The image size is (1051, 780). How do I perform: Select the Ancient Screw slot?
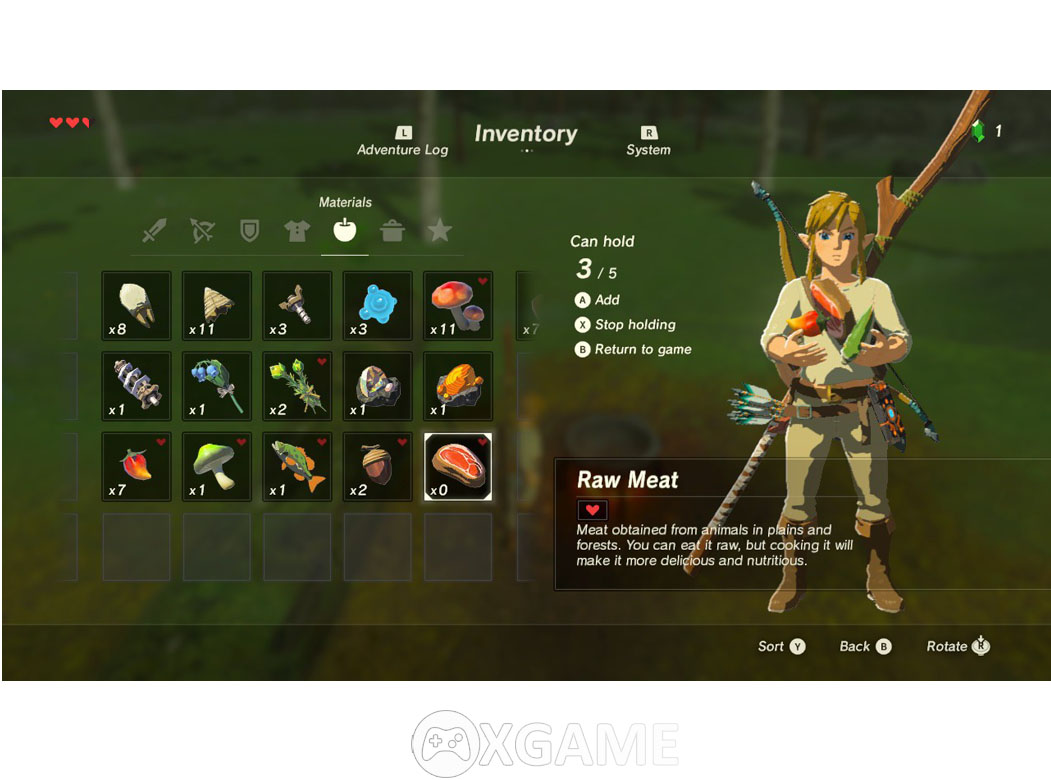[297, 305]
